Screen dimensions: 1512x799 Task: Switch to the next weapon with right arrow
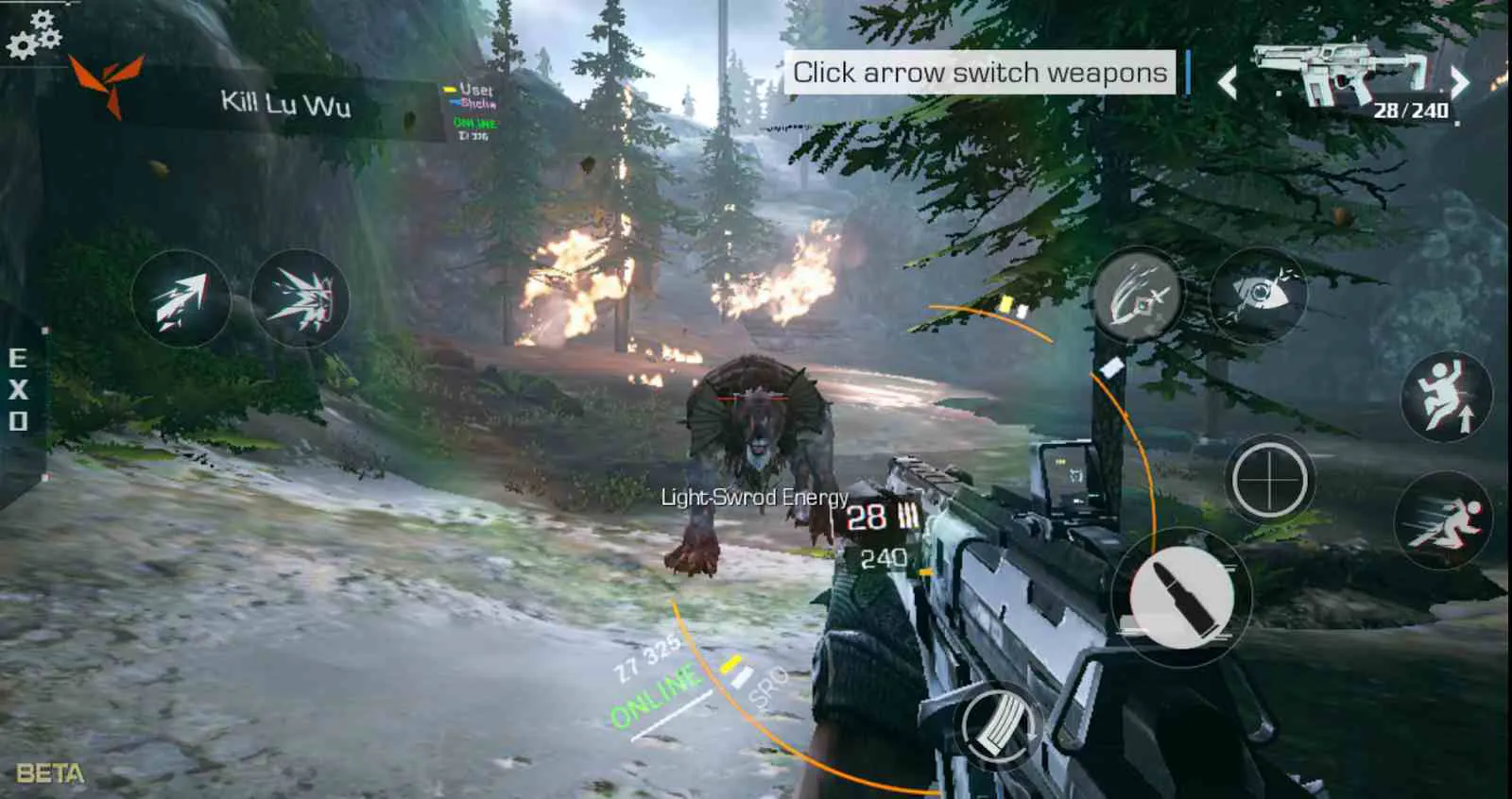pyautogui.click(x=1460, y=82)
